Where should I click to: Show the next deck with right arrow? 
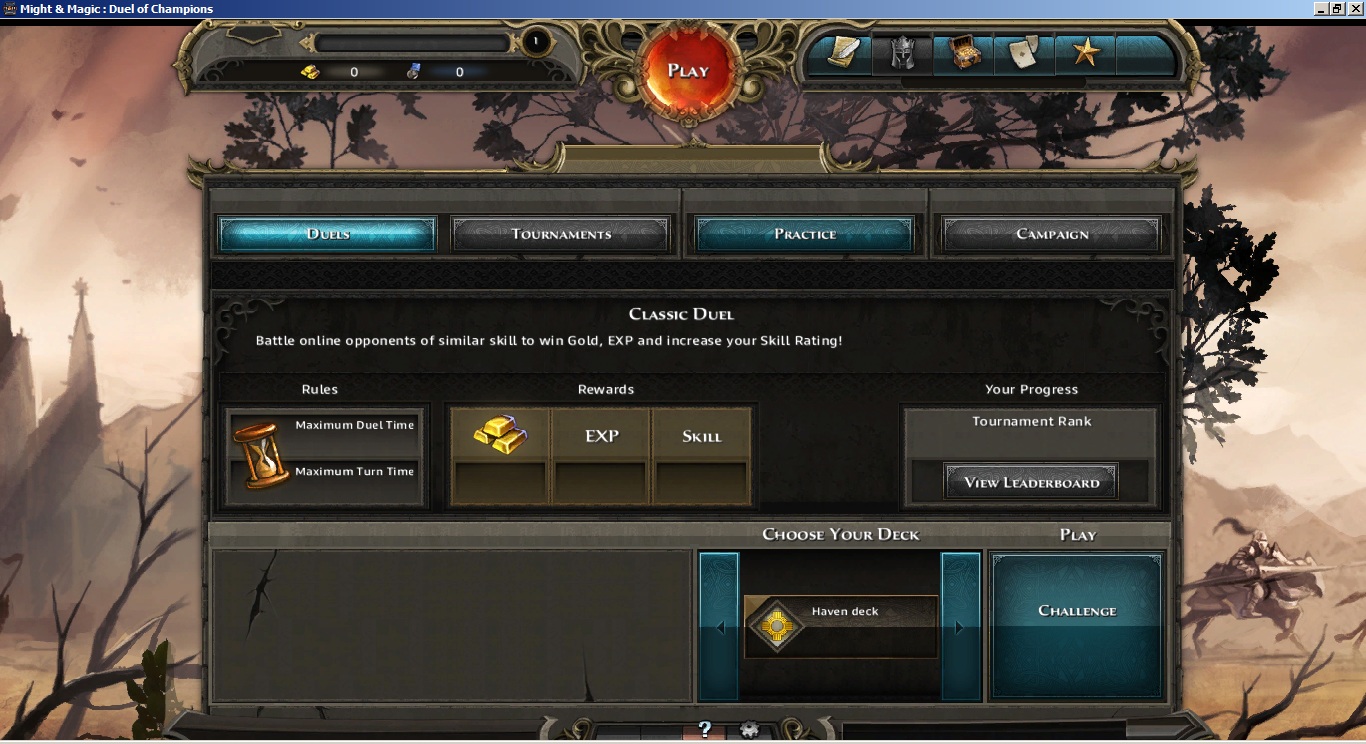[961, 627]
